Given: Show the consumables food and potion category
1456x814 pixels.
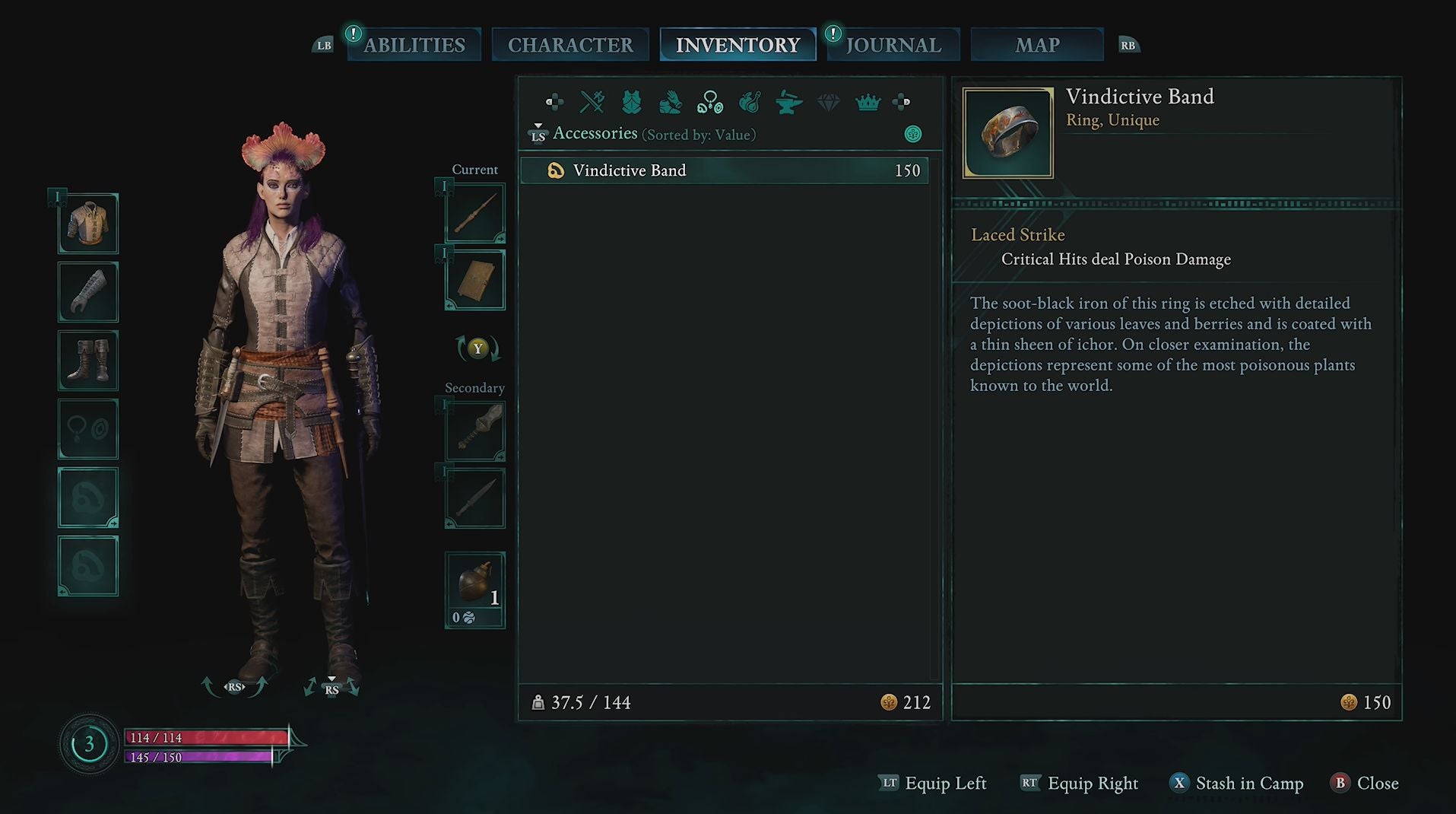Looking at the screenshot, I should pos(750,102).
